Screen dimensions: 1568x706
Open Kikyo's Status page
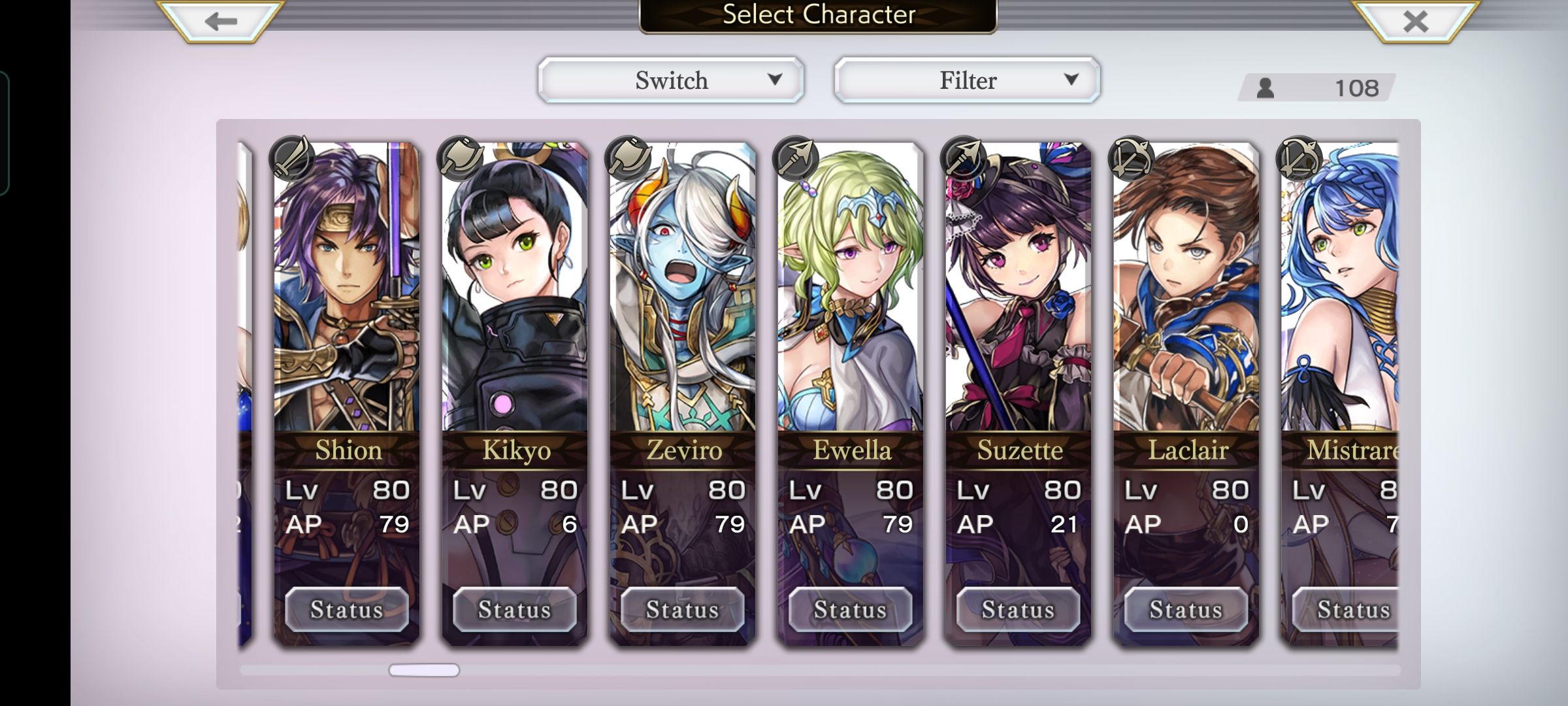point(515,609)
